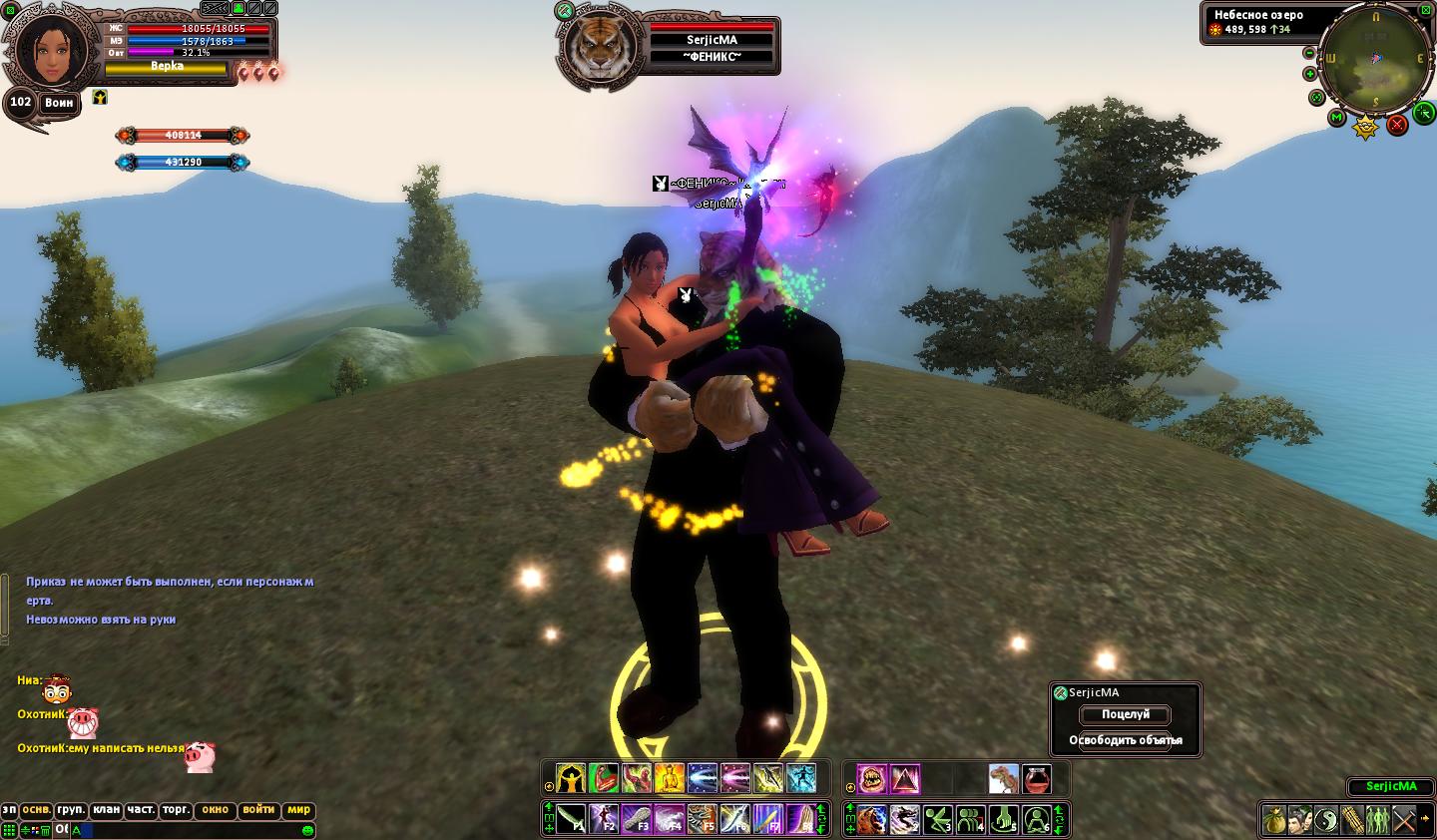Image resolution: width=1437 pixels, height=840 pixels.
Task: Use the golden meditating Buddha skill
Action: pyautogui.click(x=669, y=778)
